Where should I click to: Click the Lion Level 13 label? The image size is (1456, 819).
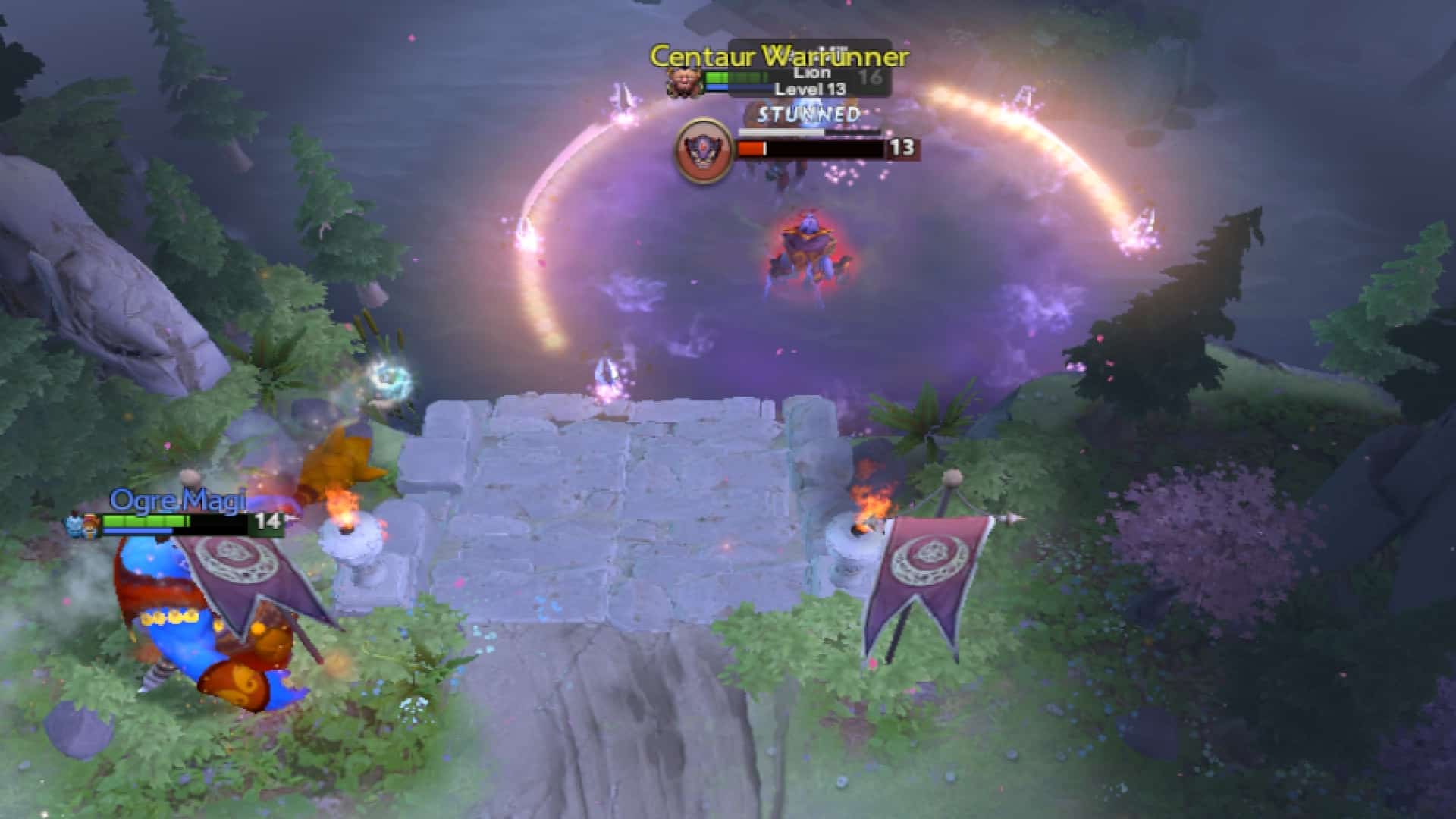click(x=811, y=90)
